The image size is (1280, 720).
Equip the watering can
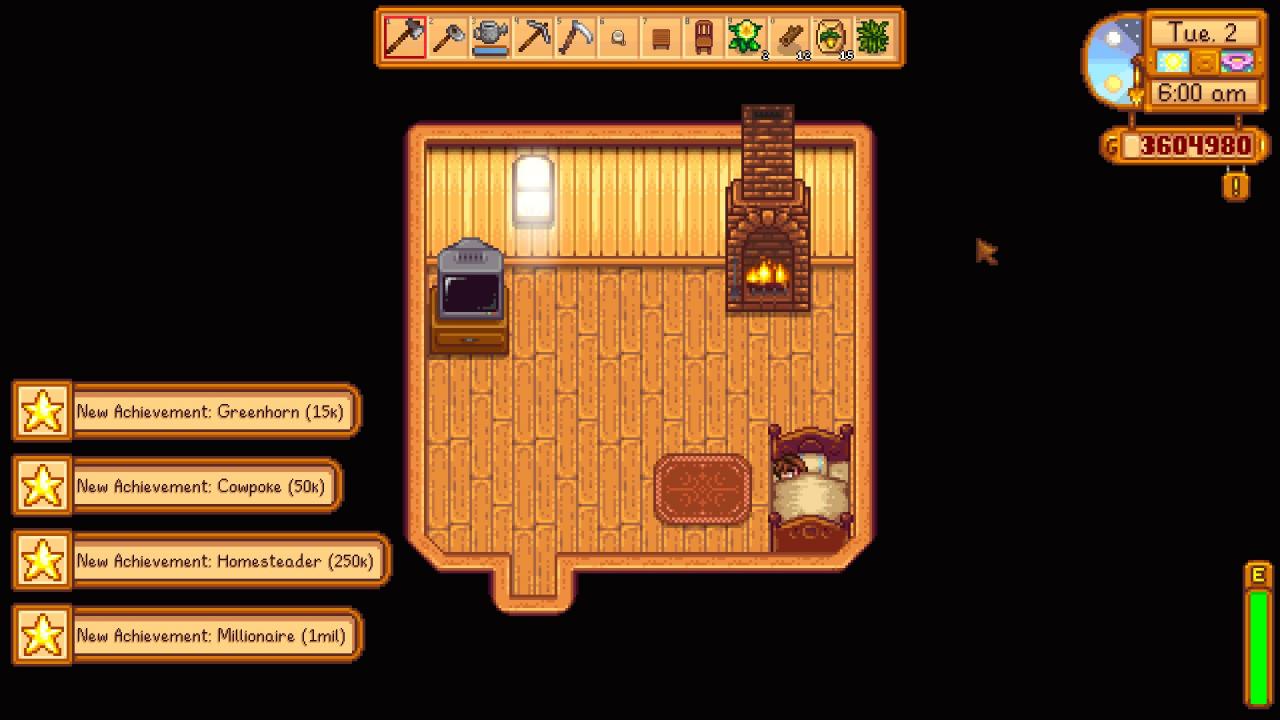click(490, 38)
